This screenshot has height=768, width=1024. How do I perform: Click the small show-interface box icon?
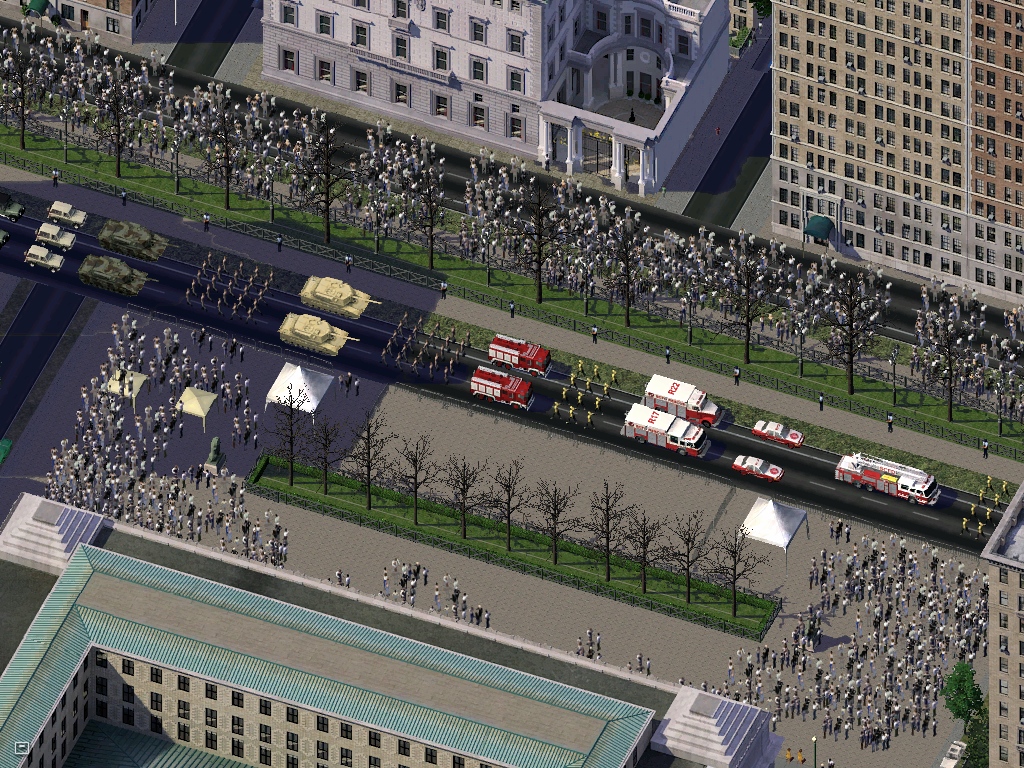[x=21, y=747]
